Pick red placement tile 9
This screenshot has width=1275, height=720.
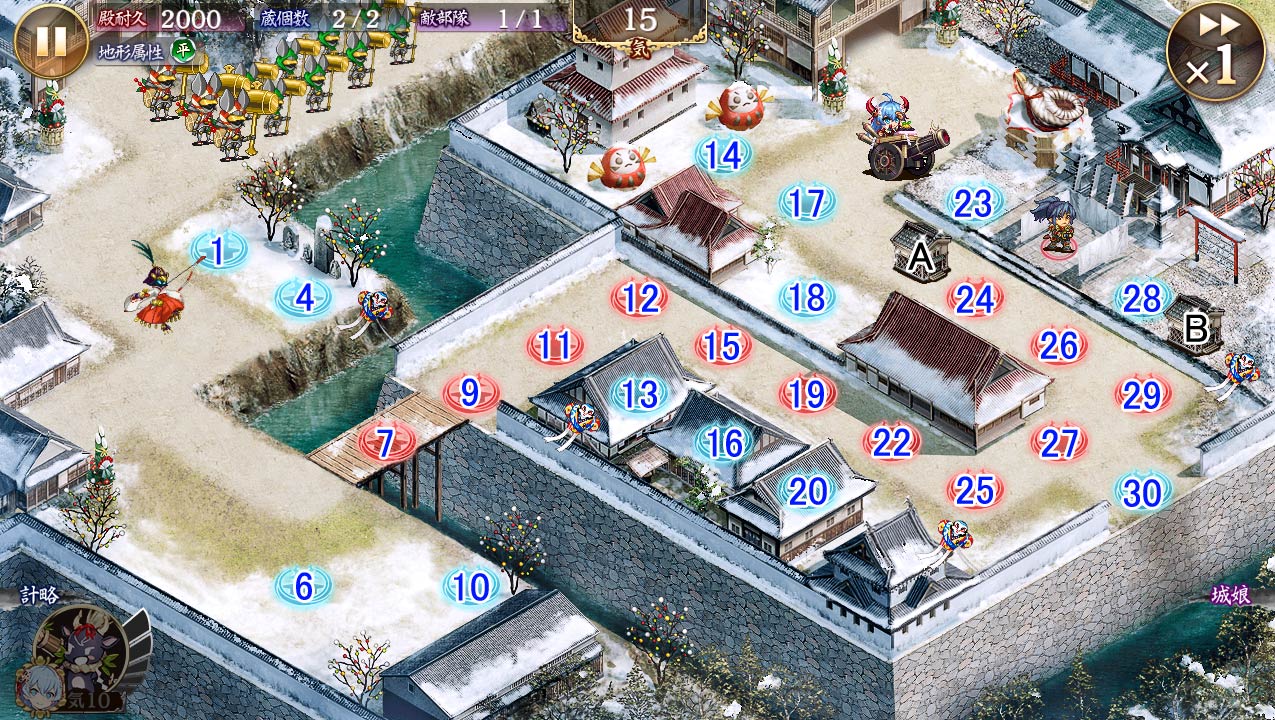point(470,393)
